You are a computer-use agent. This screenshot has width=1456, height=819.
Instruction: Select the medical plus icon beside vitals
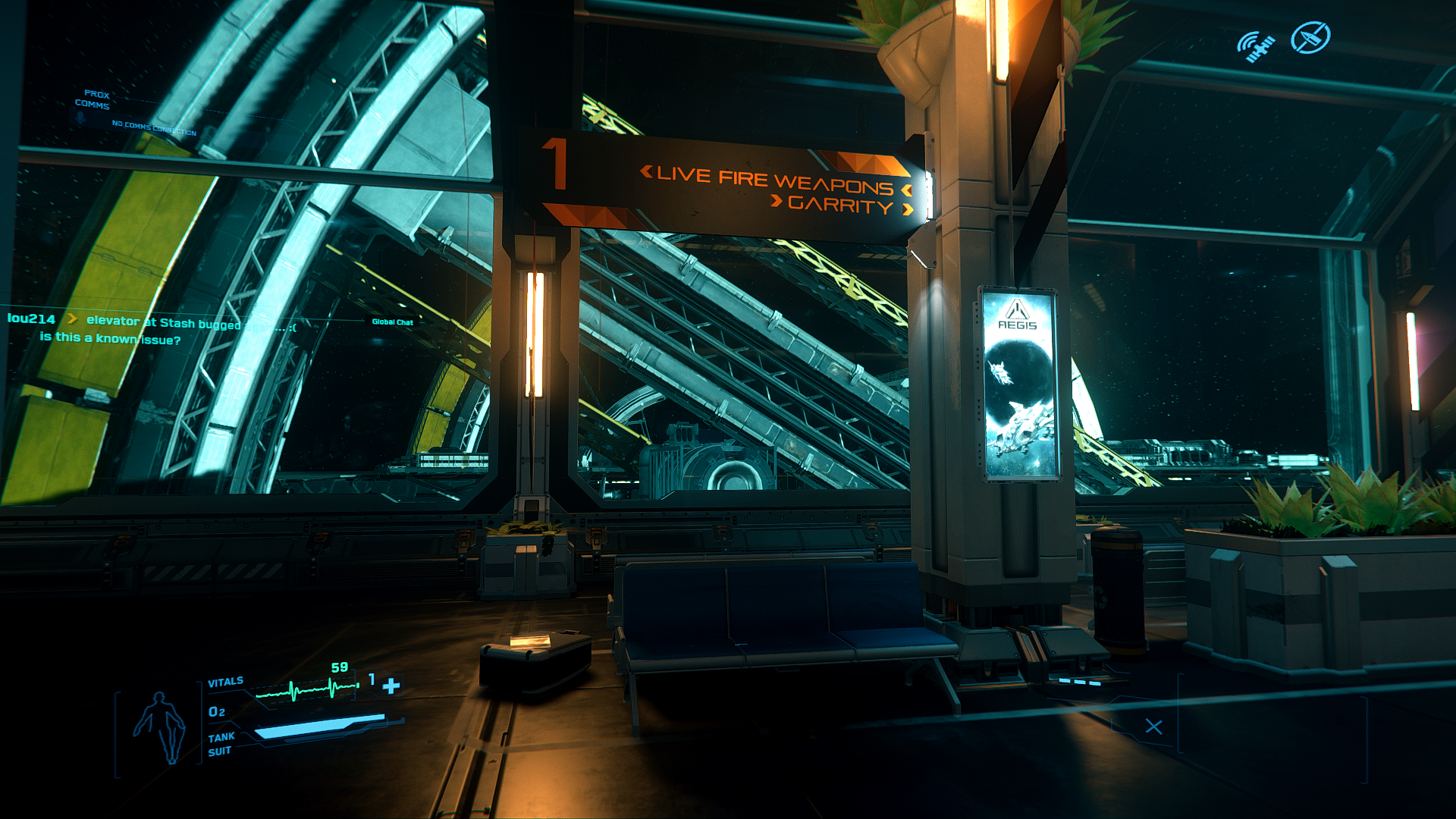click(x=391, y=686)
